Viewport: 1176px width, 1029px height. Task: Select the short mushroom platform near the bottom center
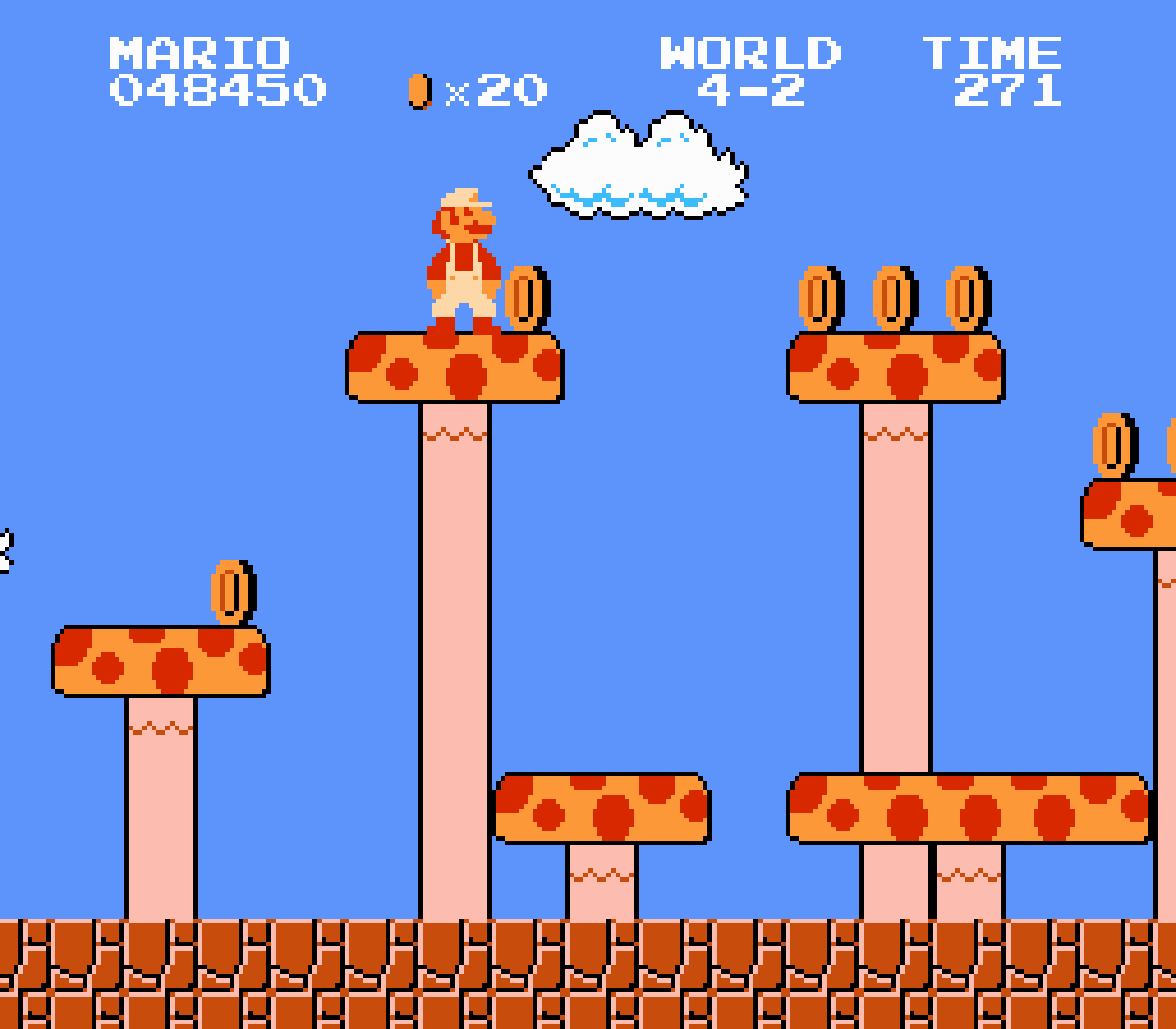coord(600,808)
